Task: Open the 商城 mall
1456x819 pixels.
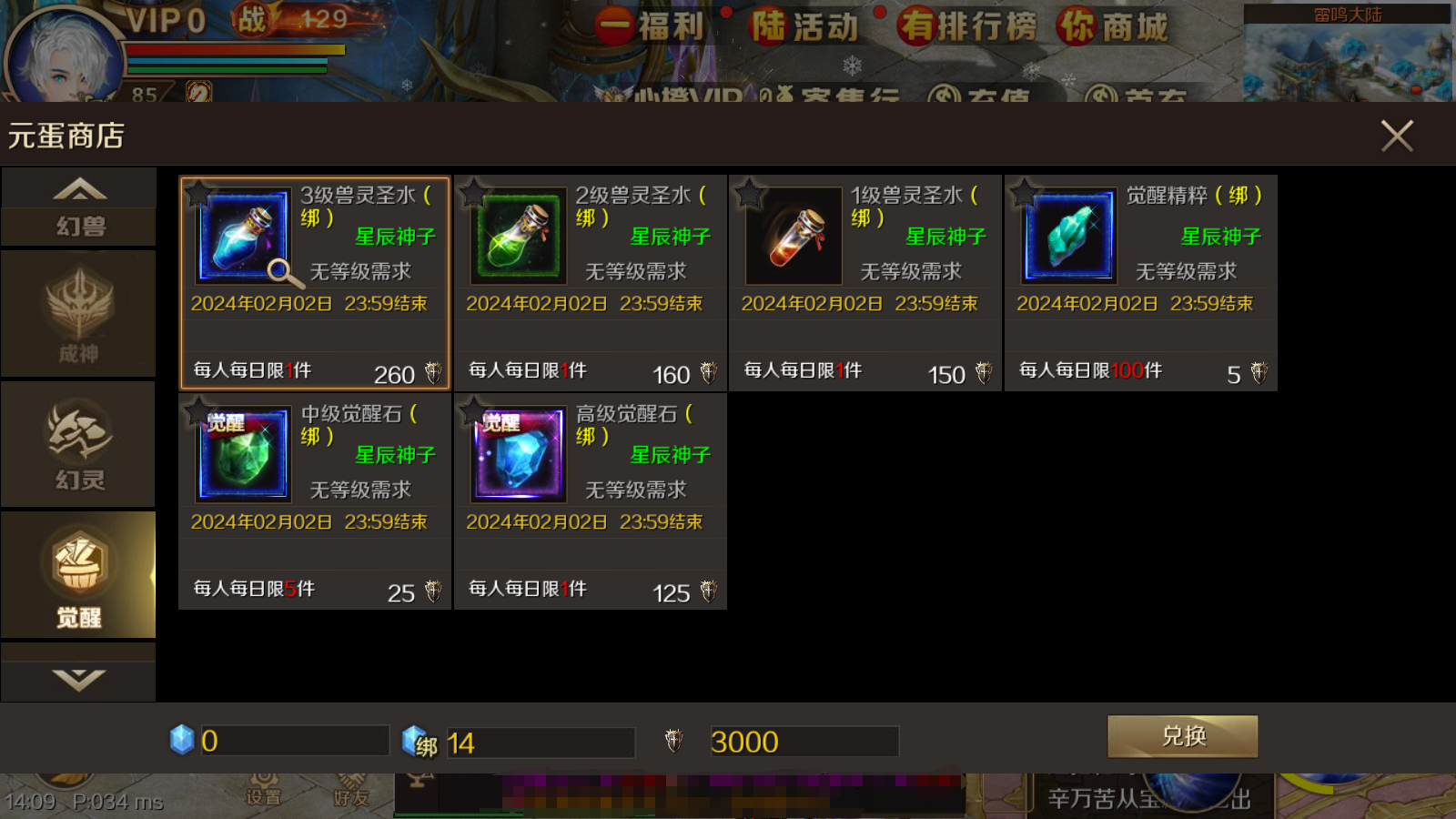Action: click(1112, 26)
